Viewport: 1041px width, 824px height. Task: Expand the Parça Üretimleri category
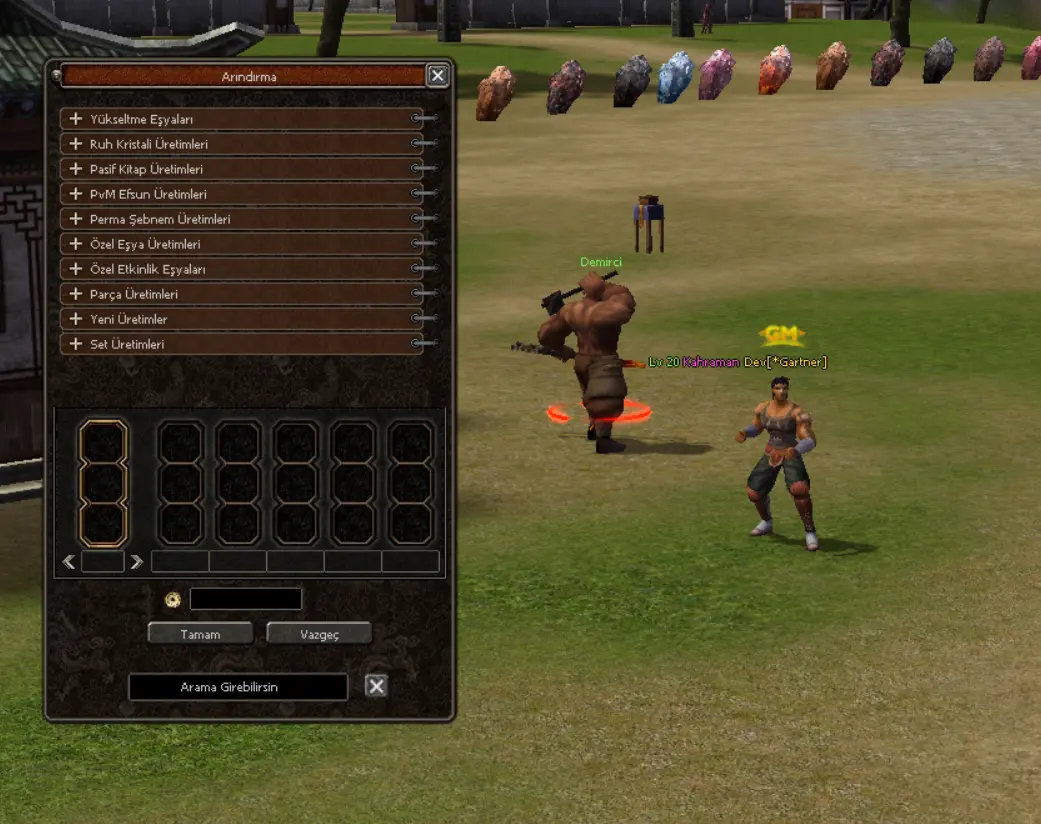point(76,294)
